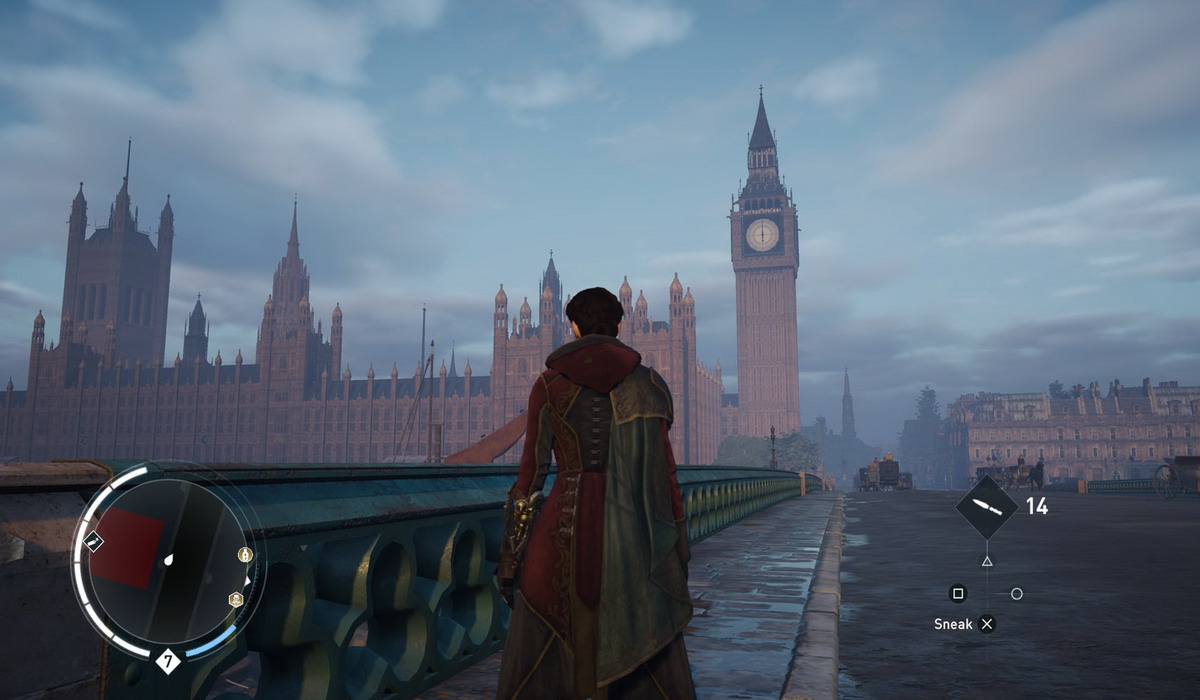Click the level 7 diamond badge
1200x700 pixels.
[x=167, y=660]
